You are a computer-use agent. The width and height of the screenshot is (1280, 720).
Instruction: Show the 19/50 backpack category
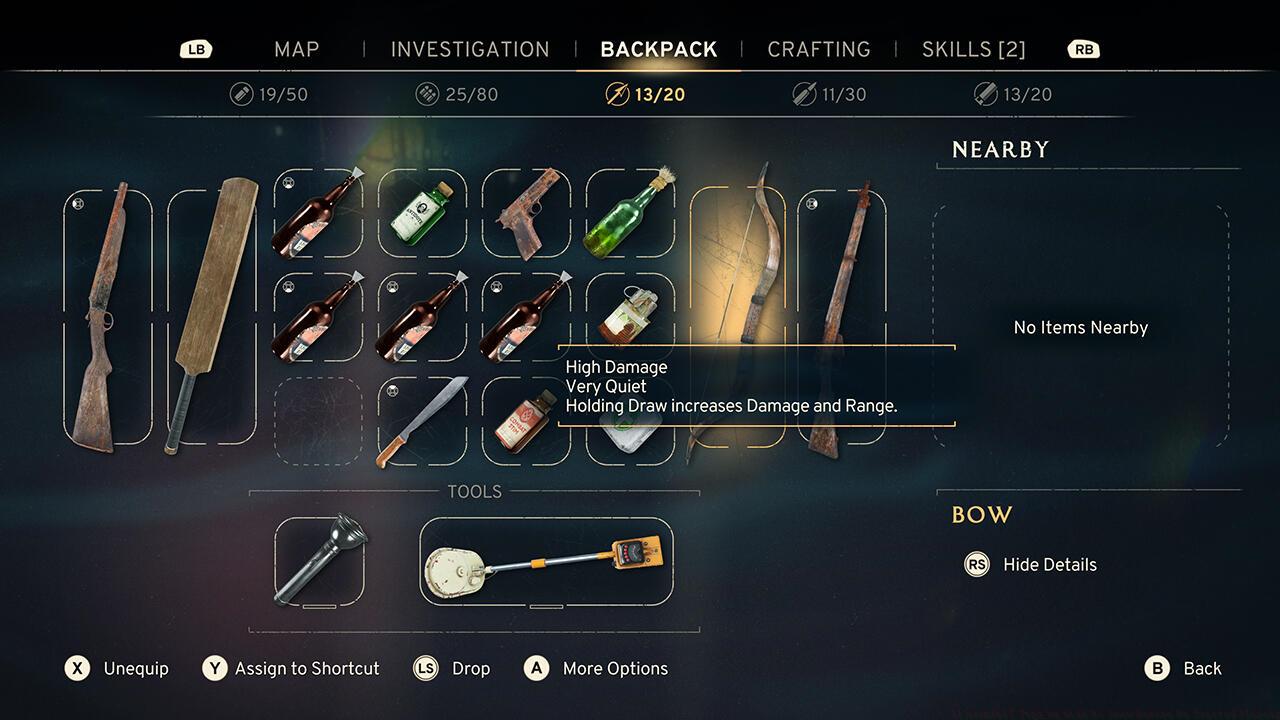pos(269,95)
